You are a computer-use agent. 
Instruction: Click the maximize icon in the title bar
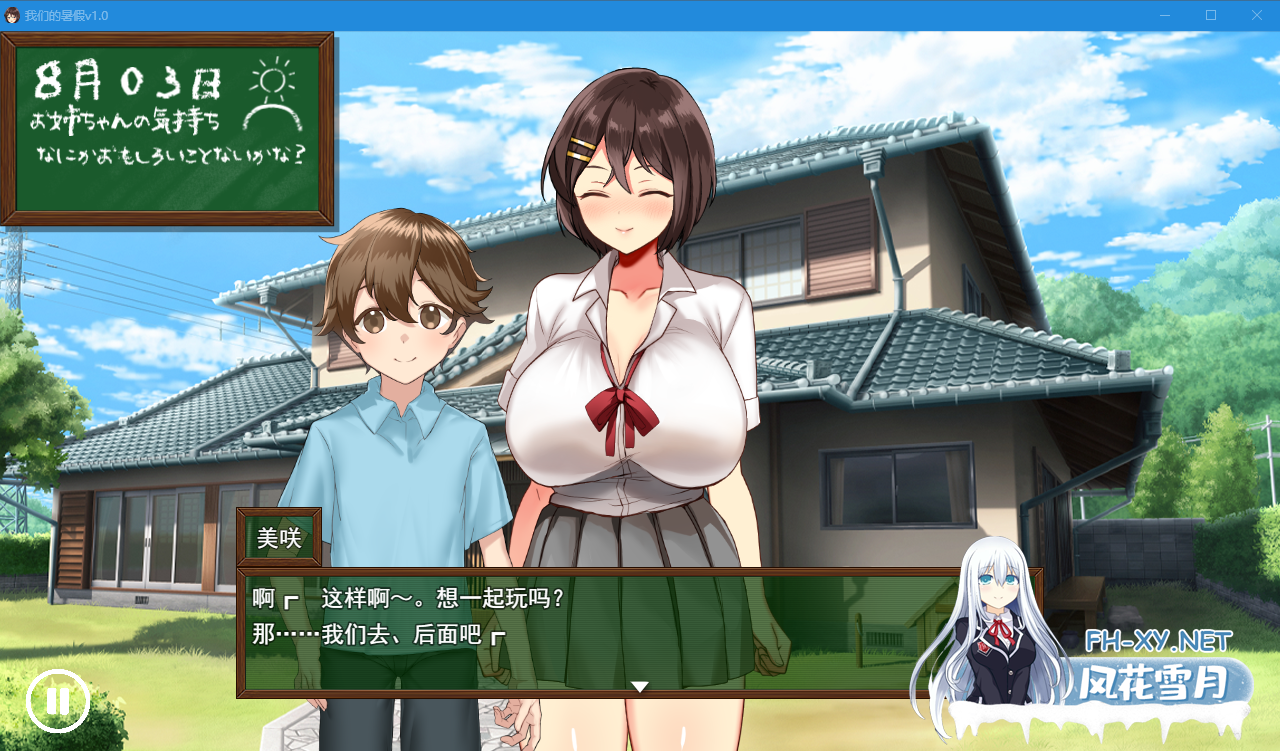[x=1209, y=15]
